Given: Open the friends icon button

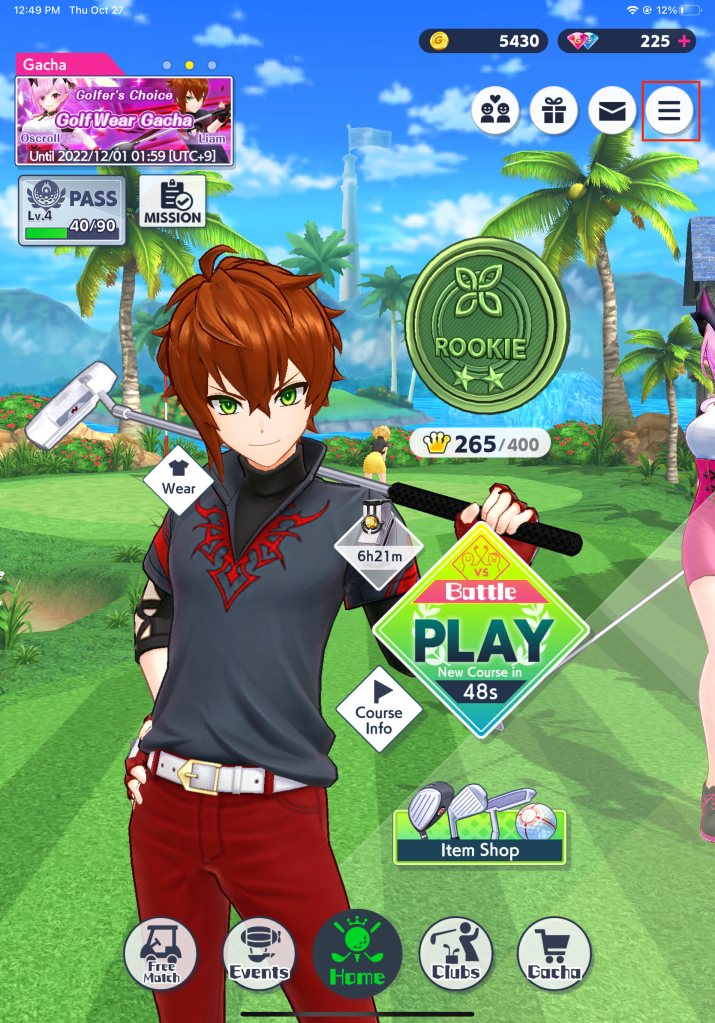Looking at the screenshot, I should point(495,111).
